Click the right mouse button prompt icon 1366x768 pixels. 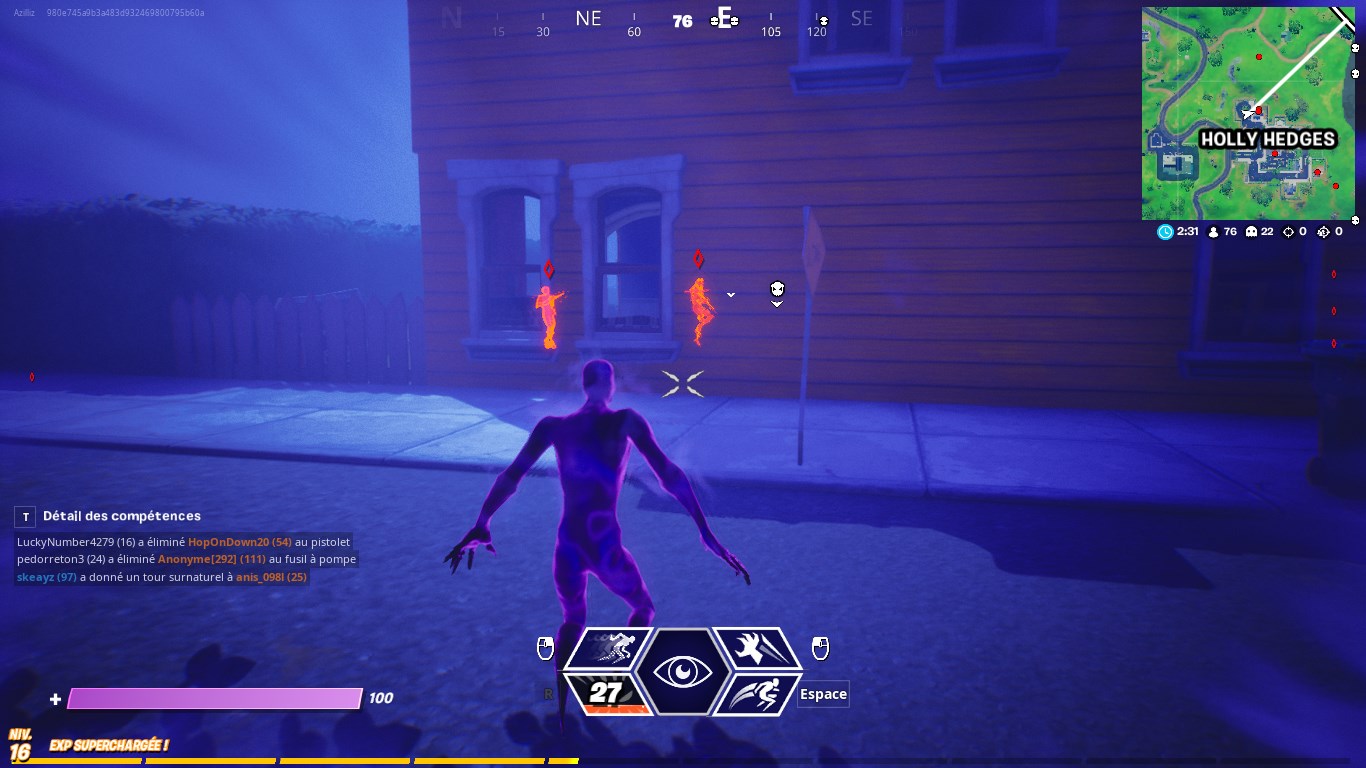click(x=820, y=649)
